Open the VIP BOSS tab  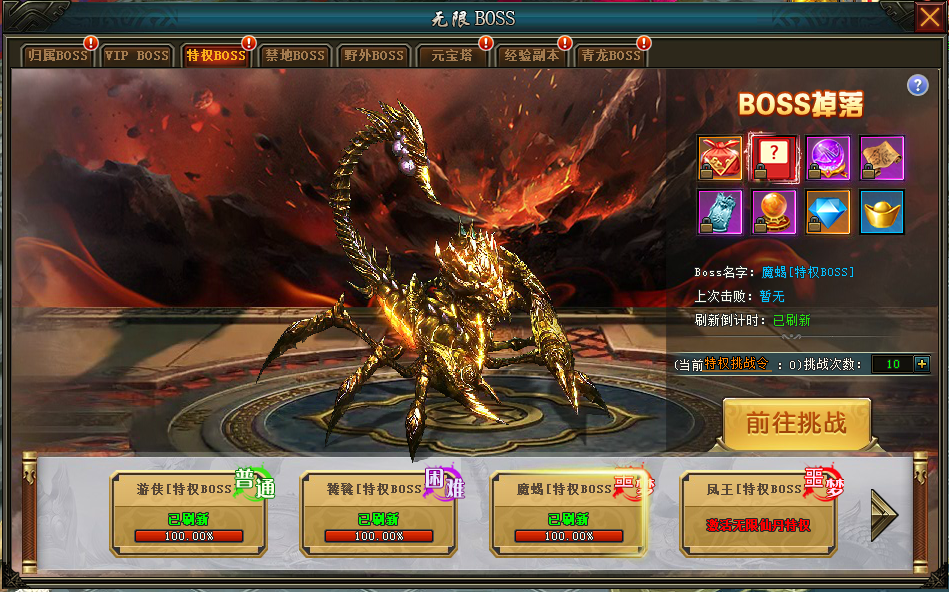click(137, 56)
